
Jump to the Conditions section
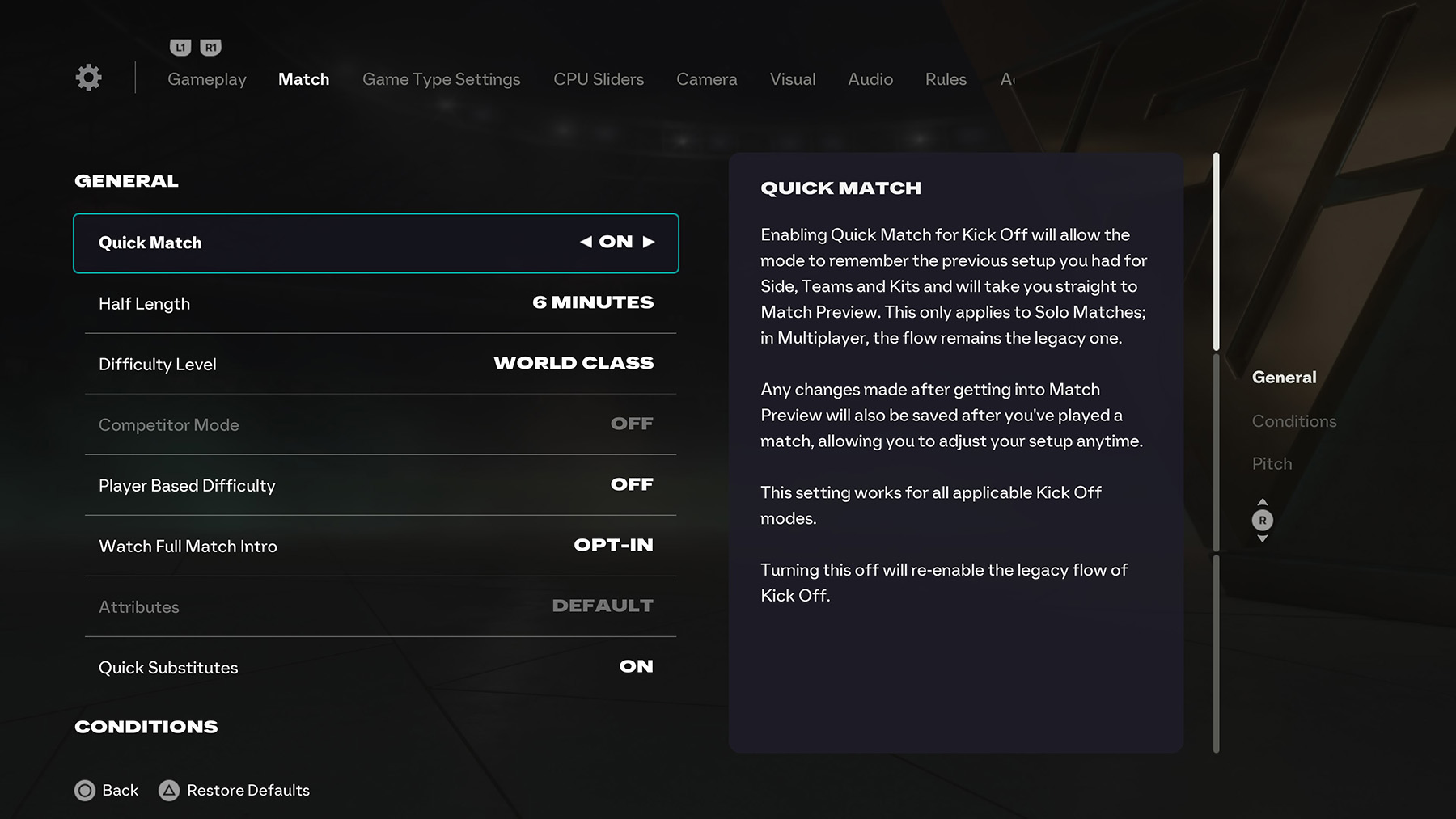pos(1294,420)
